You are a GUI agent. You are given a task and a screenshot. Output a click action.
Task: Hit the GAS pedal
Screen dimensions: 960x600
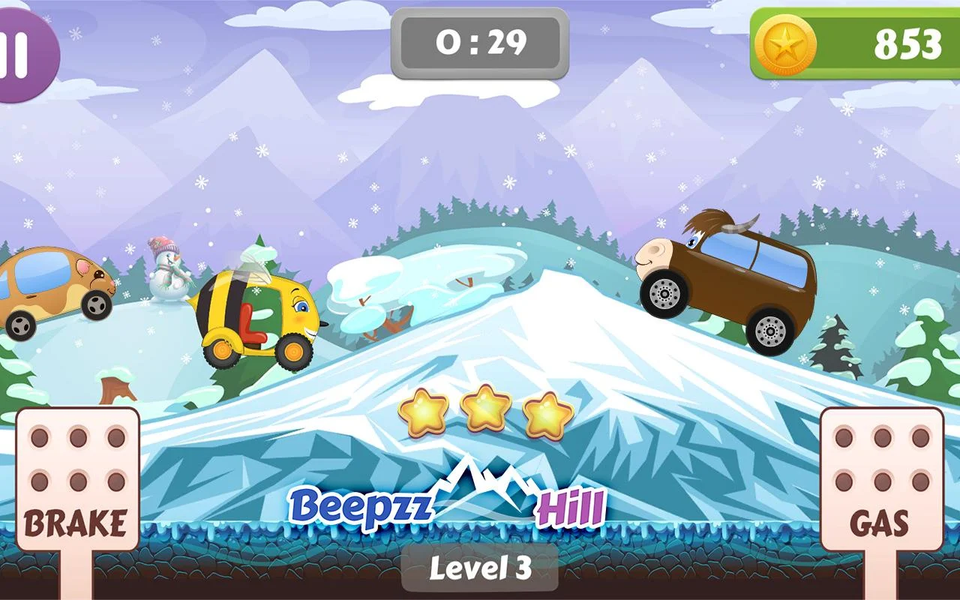coord(881,480)
